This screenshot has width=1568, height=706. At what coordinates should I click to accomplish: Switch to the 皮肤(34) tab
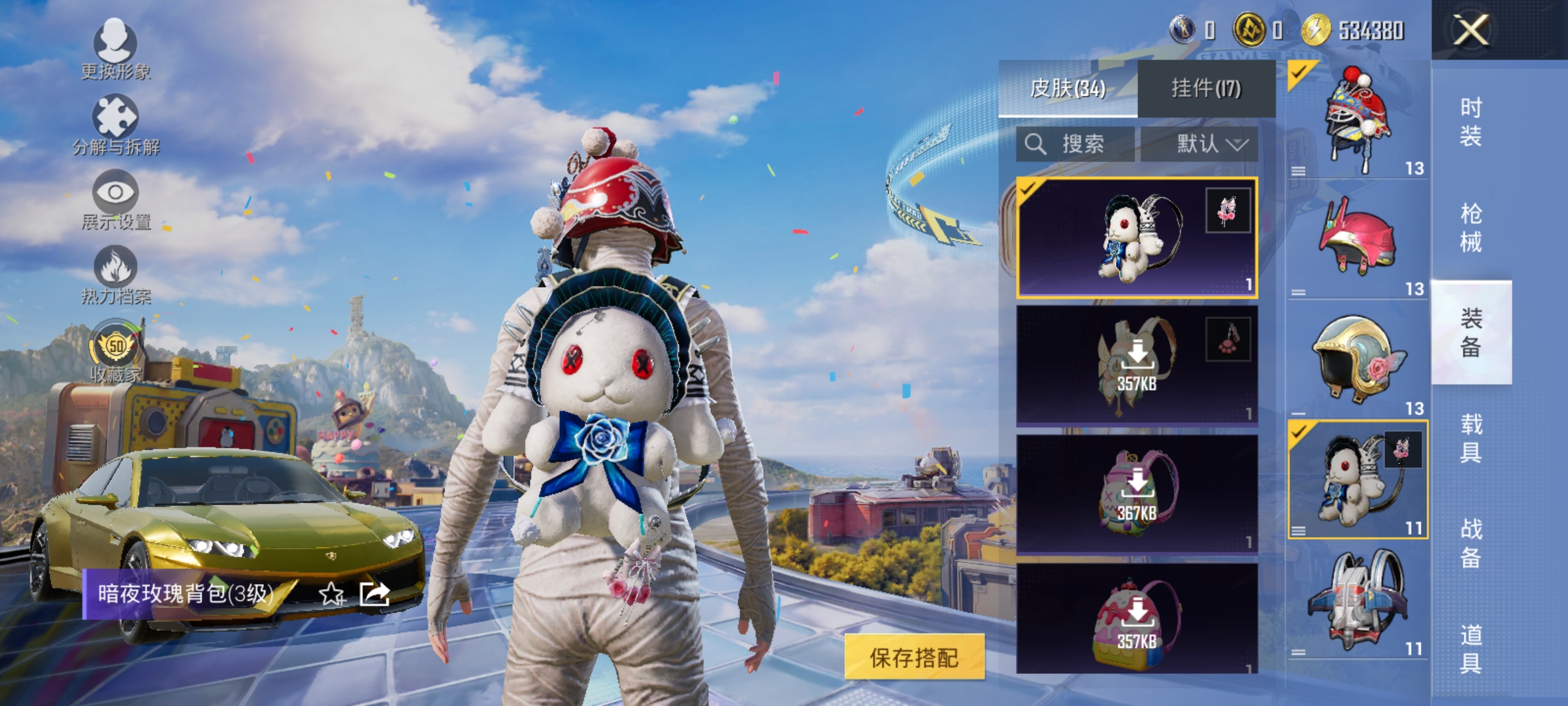pos(1068,88)
